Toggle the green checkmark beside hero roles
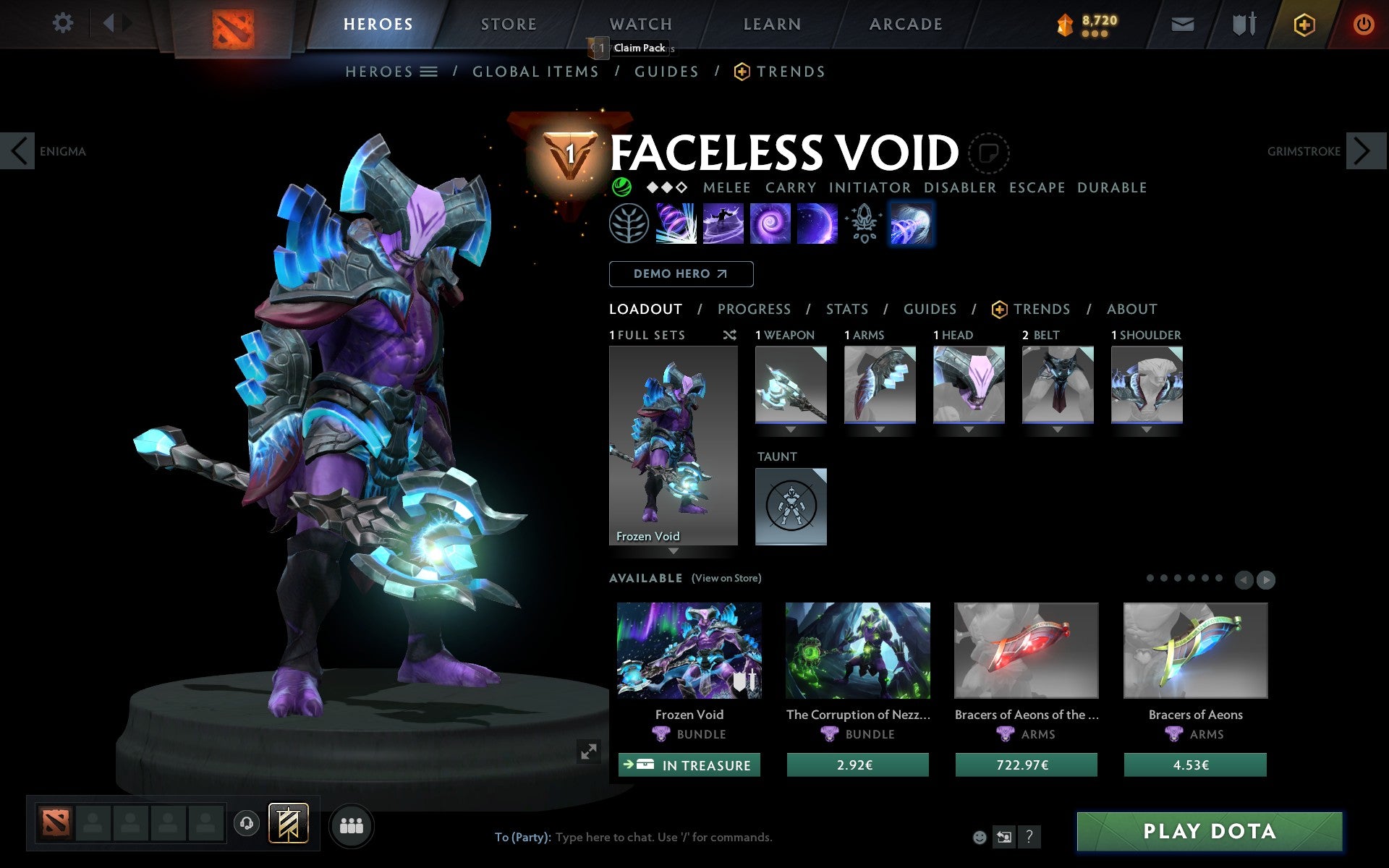Viewport: 1389px width, 868px height. coord(621,187)
